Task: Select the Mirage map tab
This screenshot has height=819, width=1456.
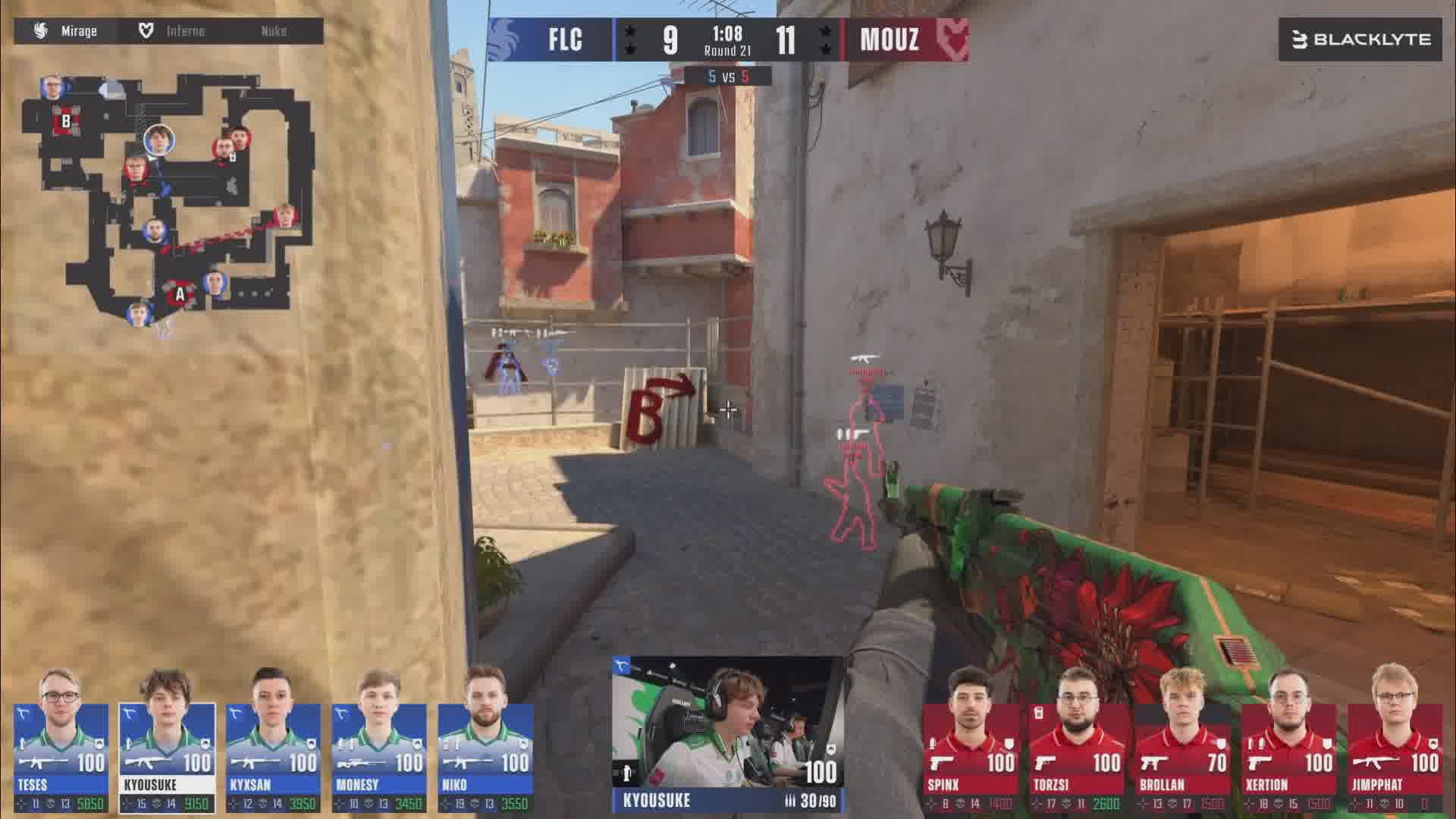Action: 66,31
